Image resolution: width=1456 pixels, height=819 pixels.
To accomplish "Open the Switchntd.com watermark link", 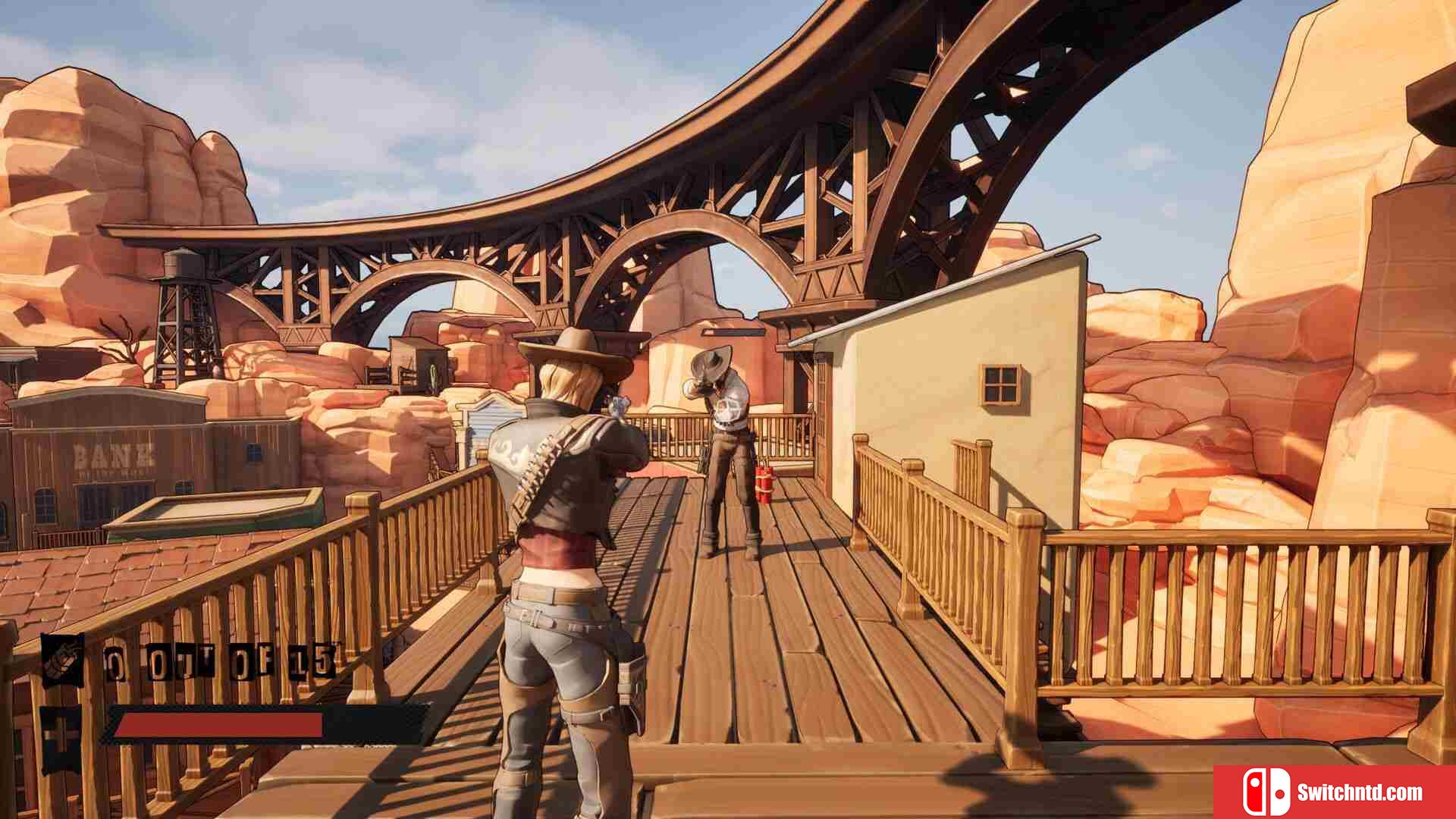I will [x=1335, y=792].
